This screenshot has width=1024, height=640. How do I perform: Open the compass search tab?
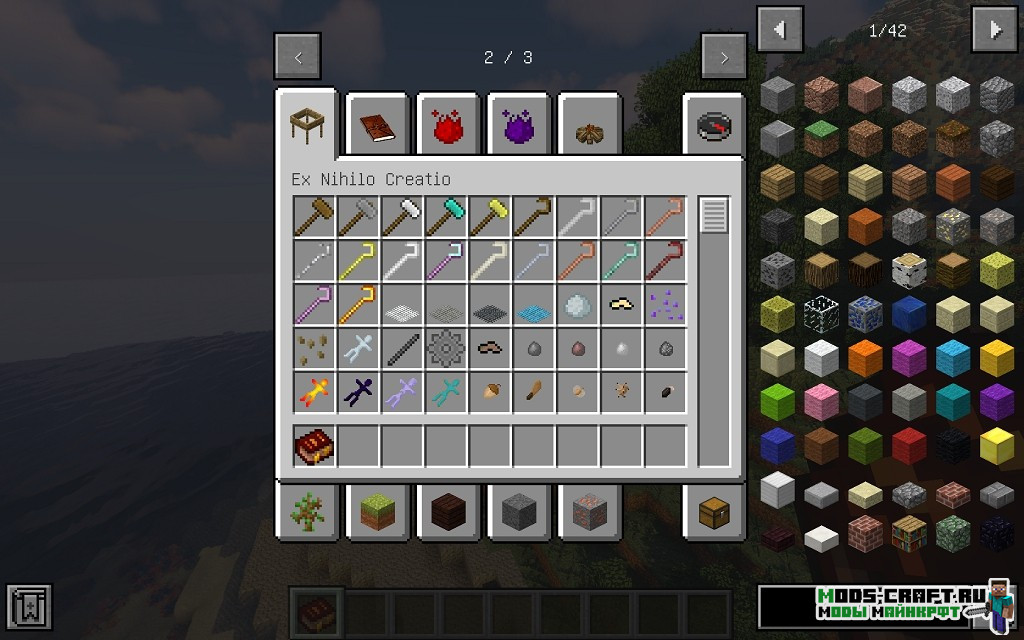click(x=714, y=125)
